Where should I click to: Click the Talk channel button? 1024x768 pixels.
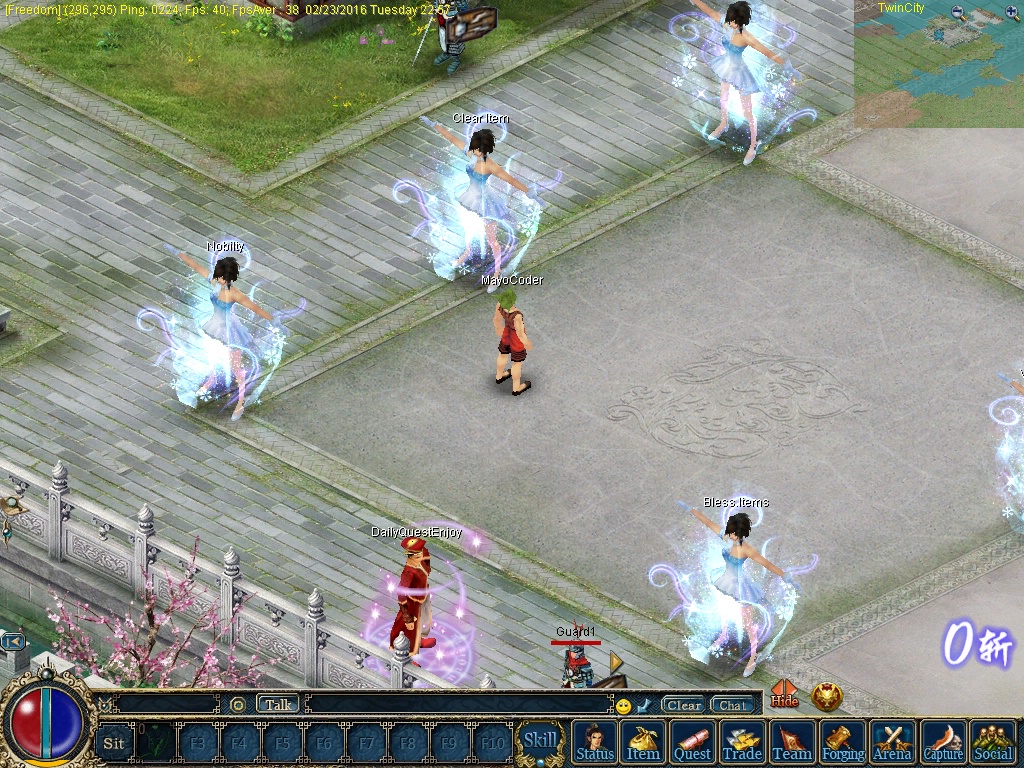(278, 704)
